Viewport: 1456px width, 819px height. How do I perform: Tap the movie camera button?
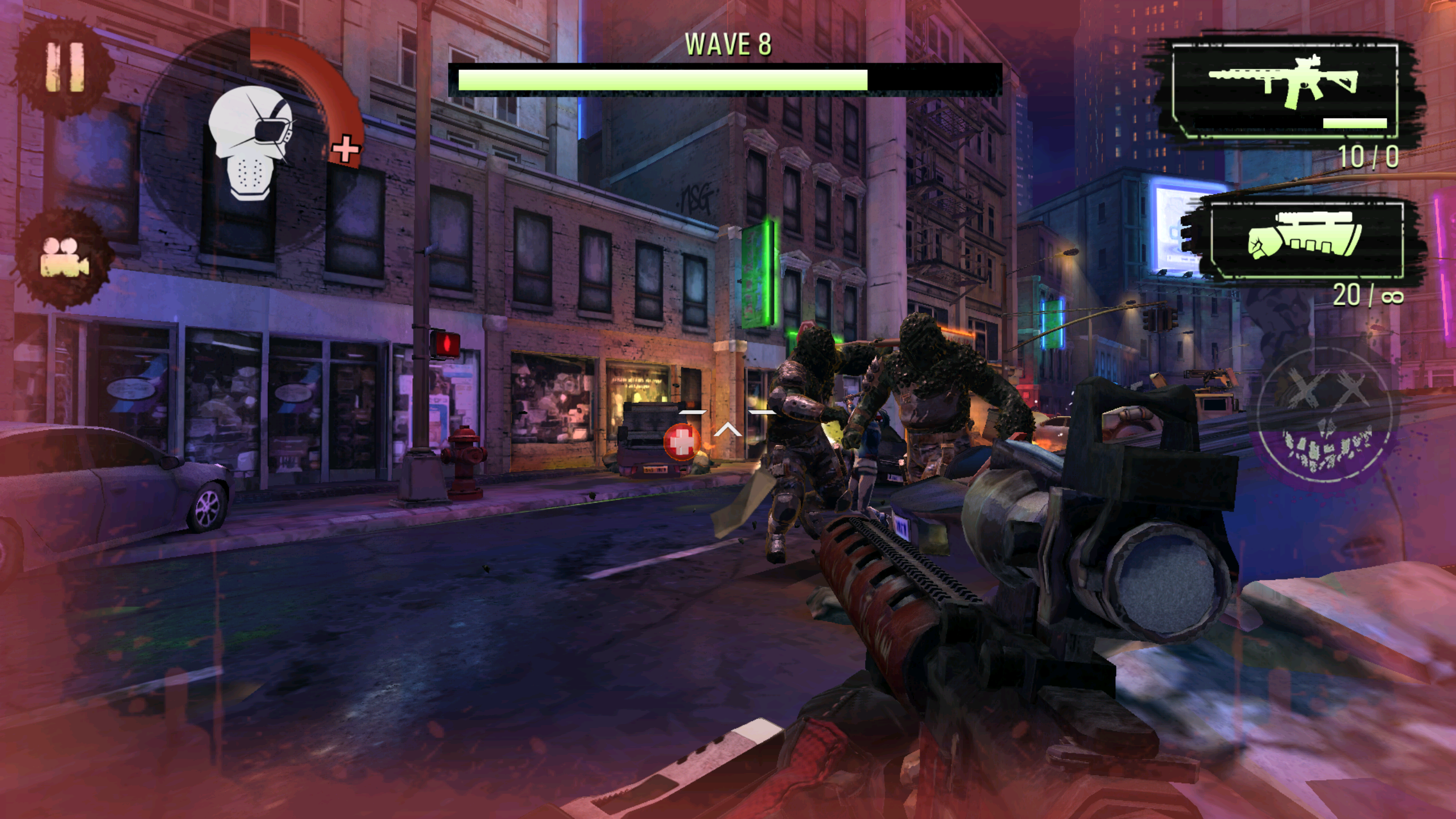[x=64, y=259]
